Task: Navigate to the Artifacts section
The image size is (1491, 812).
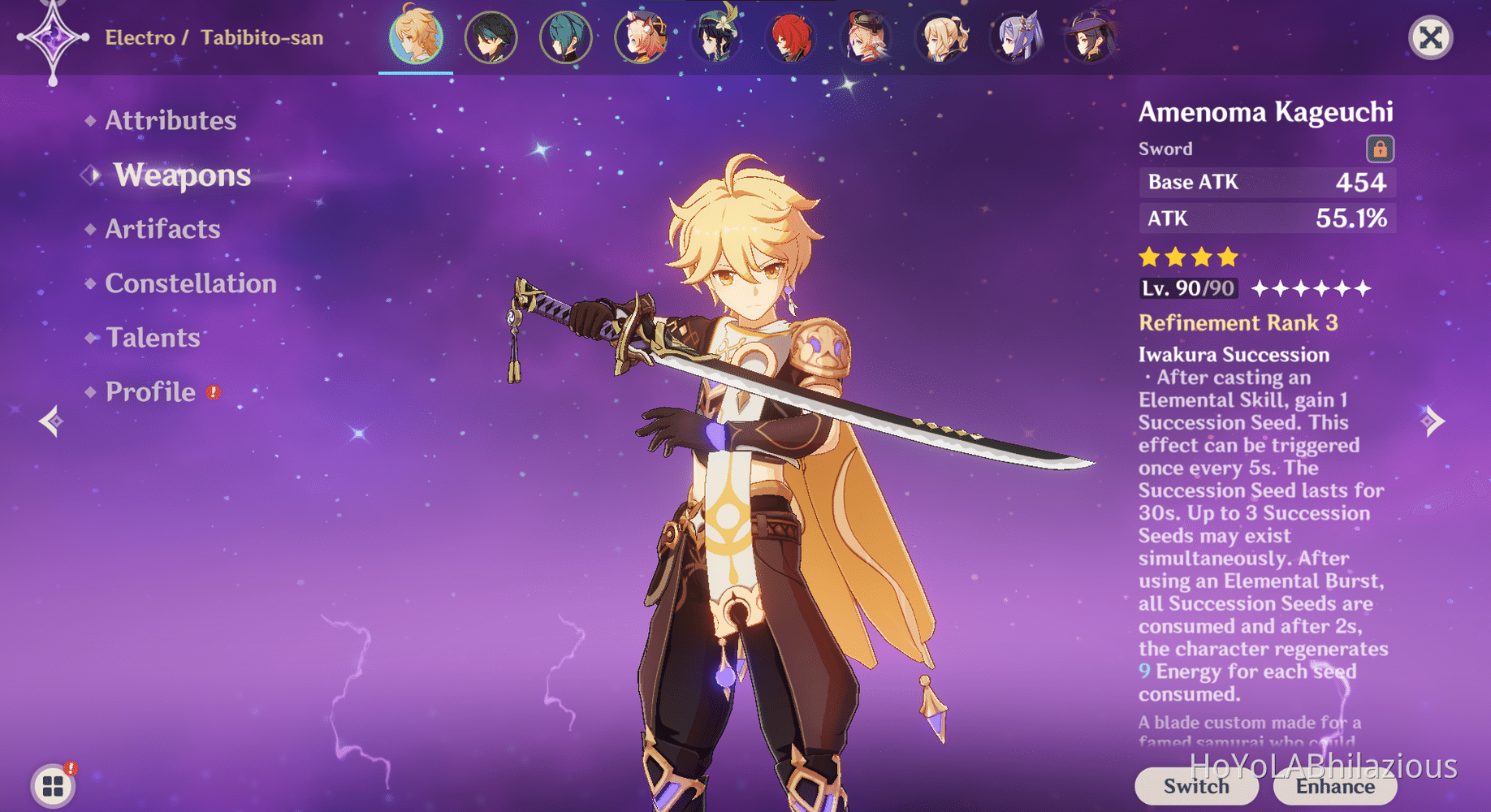Action: [x=162, y=229]
